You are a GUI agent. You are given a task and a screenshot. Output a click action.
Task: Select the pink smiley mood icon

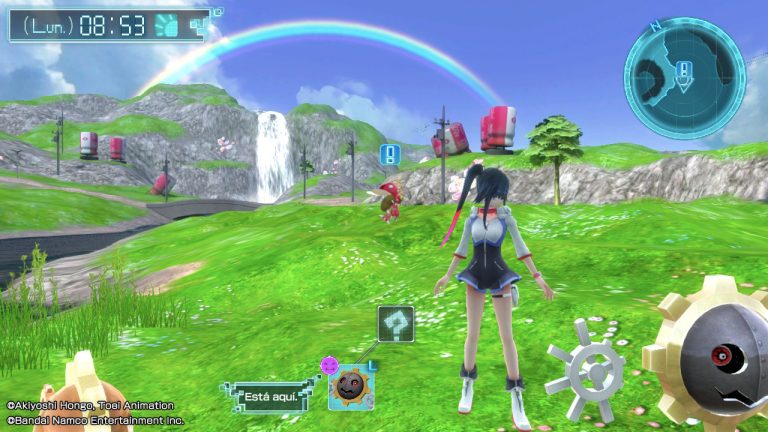coord(329,366)
